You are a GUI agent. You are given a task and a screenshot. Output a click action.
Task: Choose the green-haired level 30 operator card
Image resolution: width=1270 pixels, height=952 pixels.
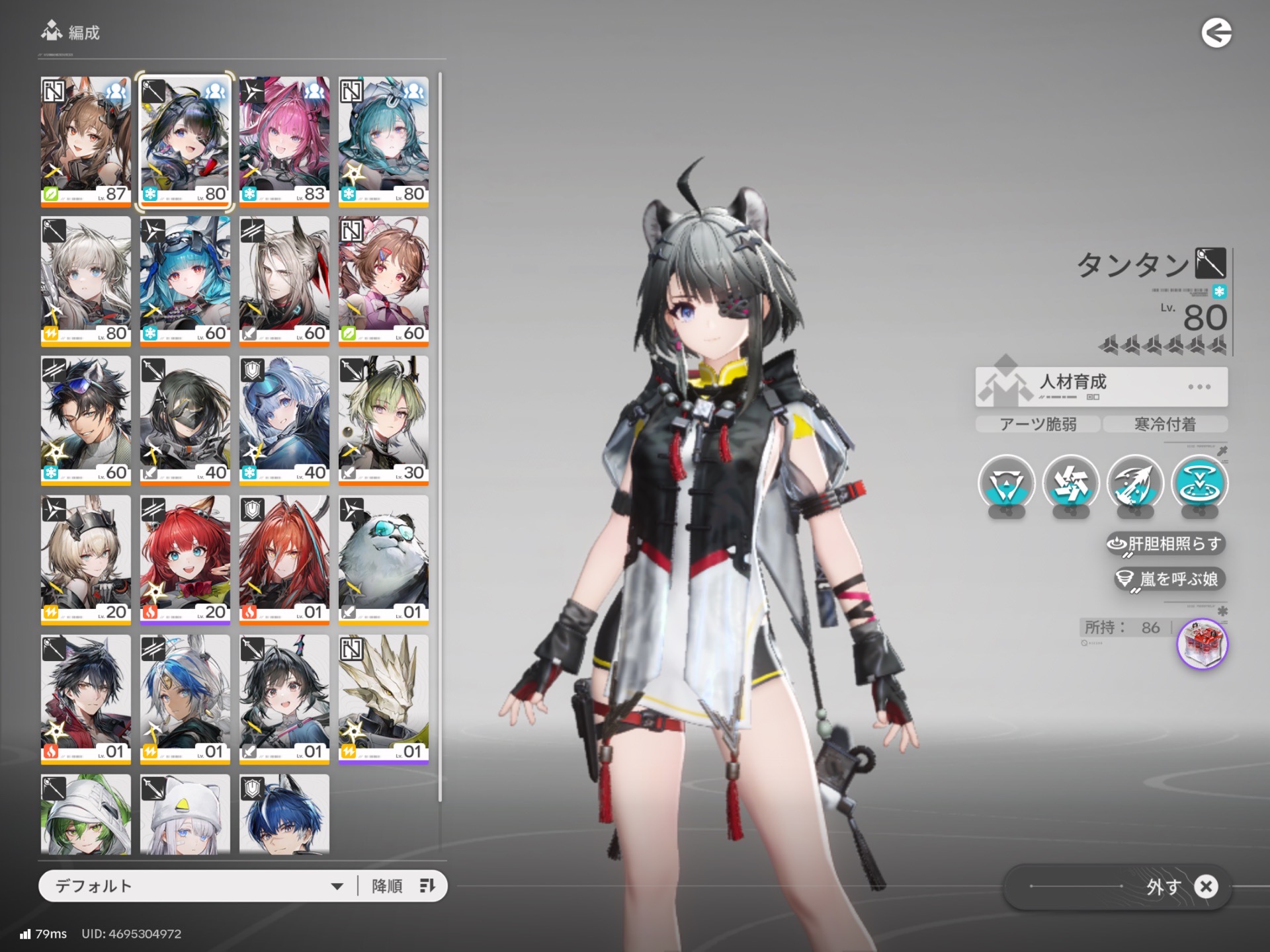384,420
